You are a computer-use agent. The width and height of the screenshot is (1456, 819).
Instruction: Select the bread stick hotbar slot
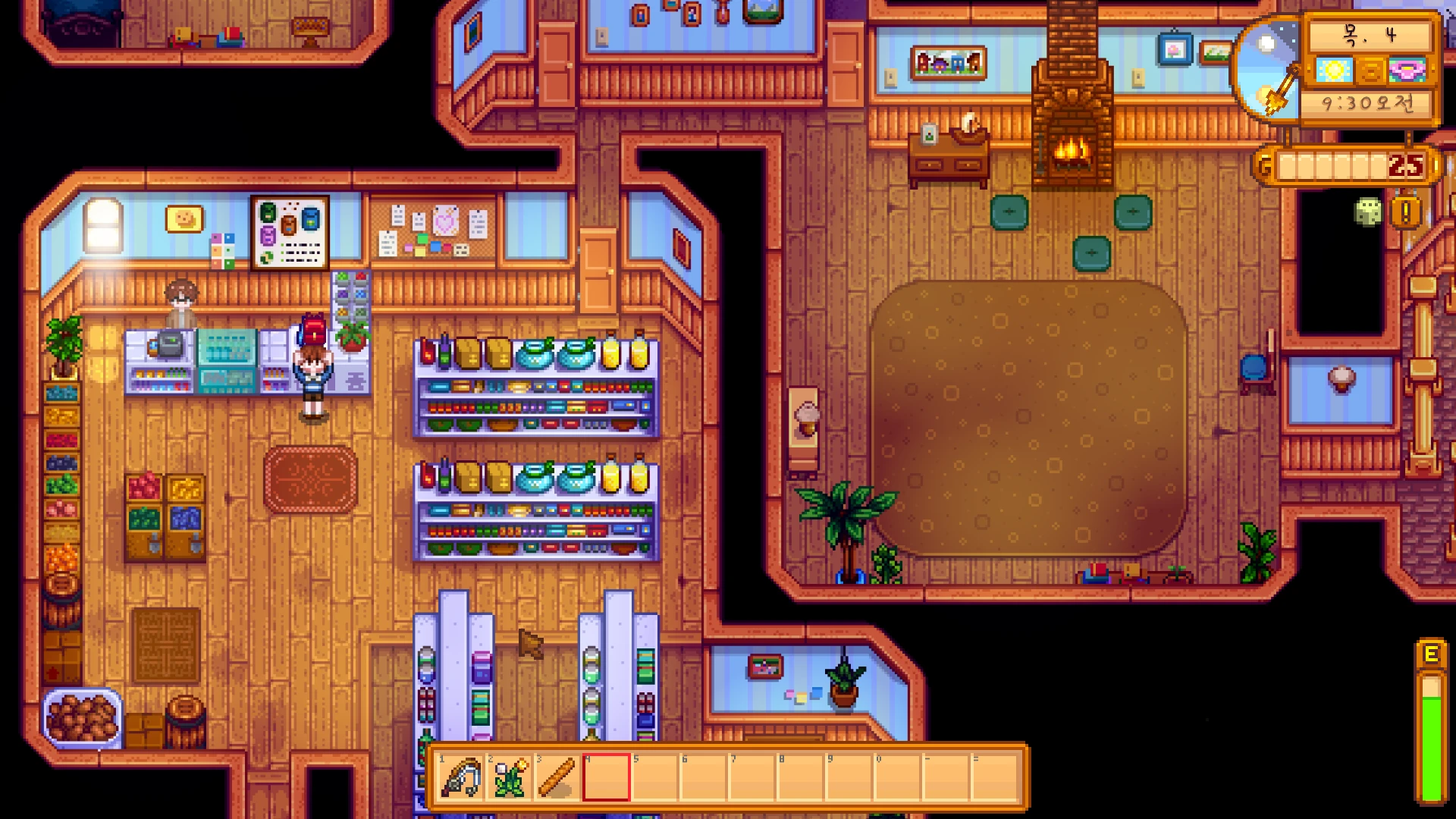(557, 777)
